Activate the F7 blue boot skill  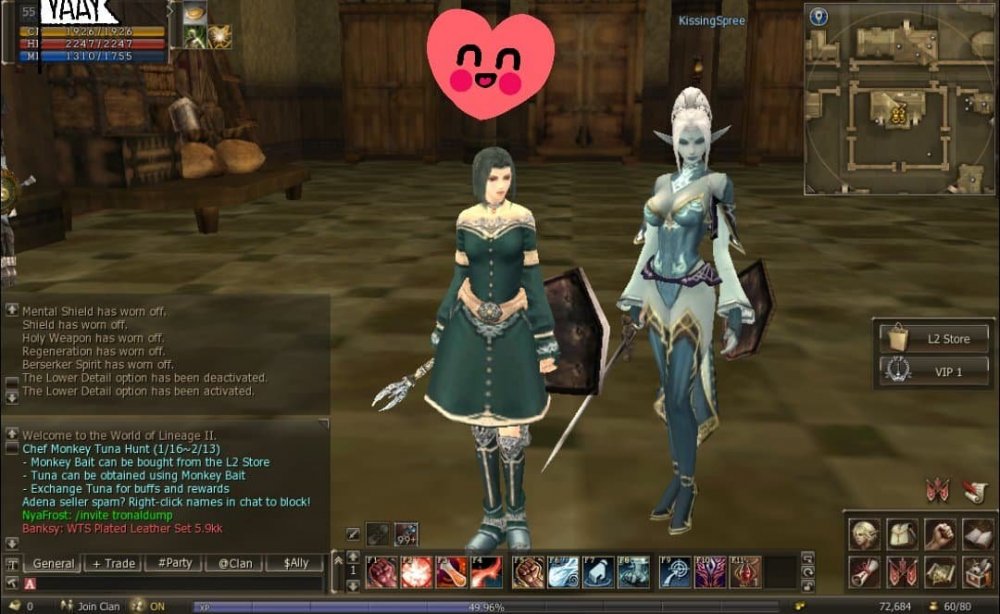click(x=597, y=572)
